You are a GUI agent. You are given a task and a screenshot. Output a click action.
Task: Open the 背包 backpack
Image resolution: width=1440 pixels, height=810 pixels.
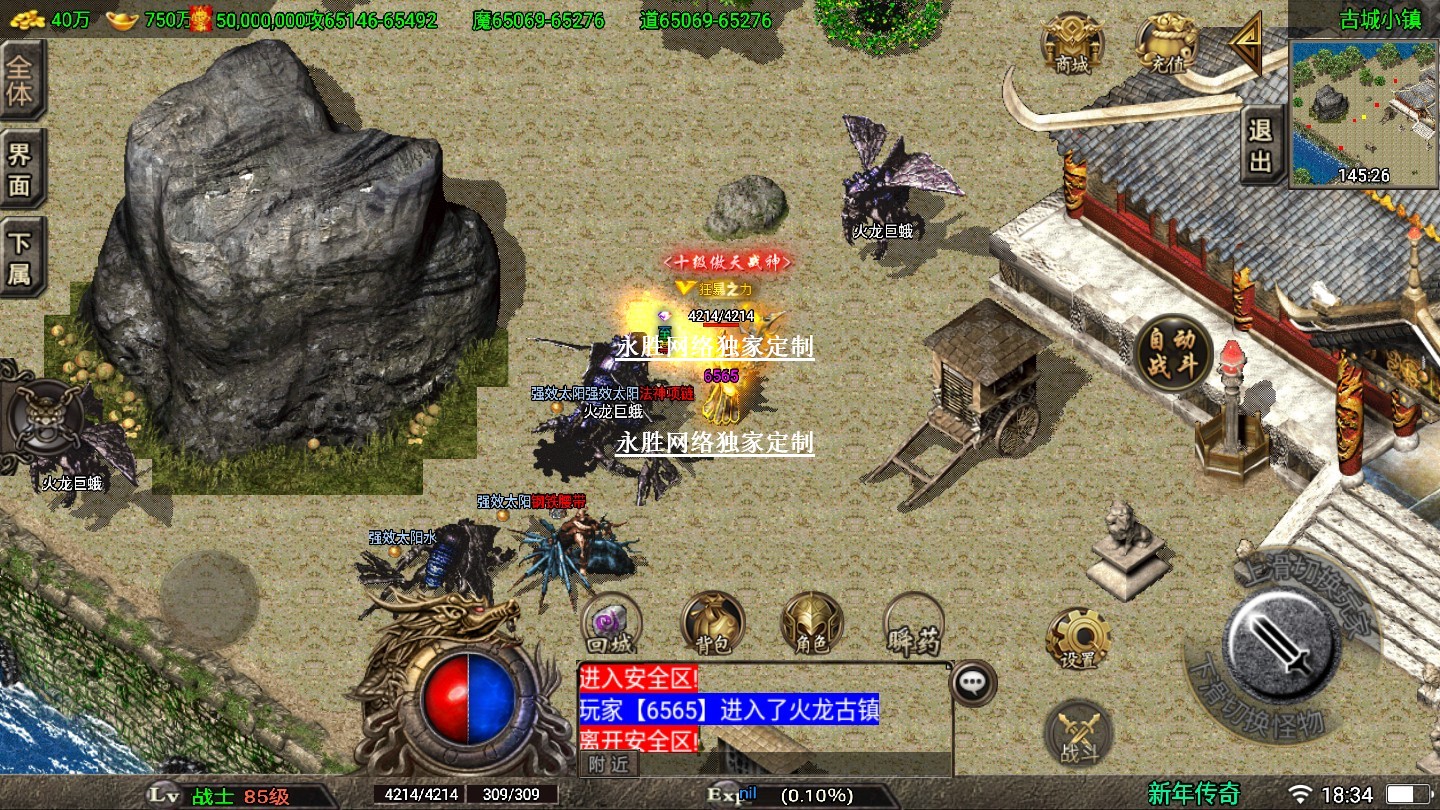tap(713, 623)
